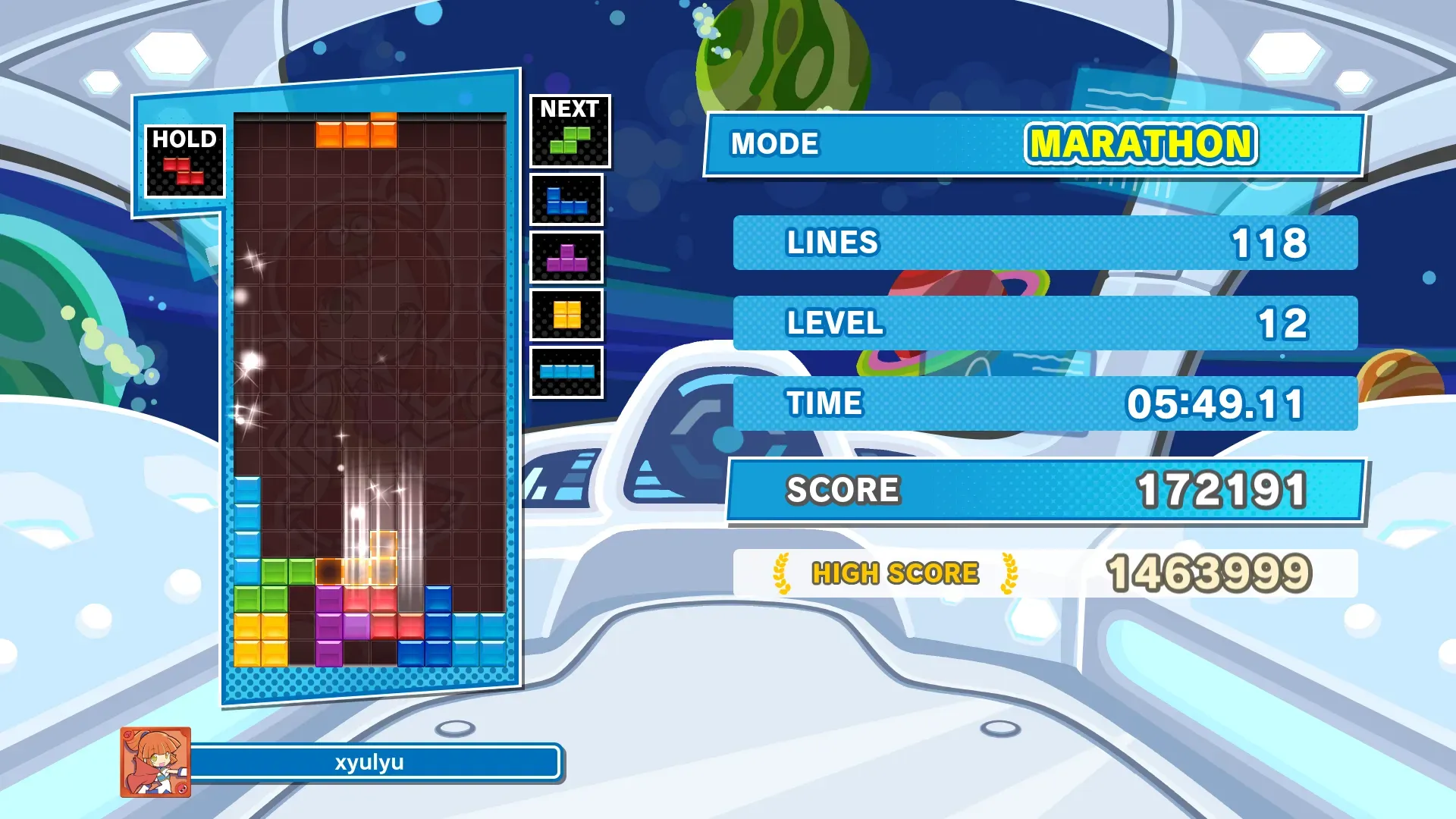Click the orange-haired player avatar
Screen dimensions: 1456x819
tap(155, 762)
